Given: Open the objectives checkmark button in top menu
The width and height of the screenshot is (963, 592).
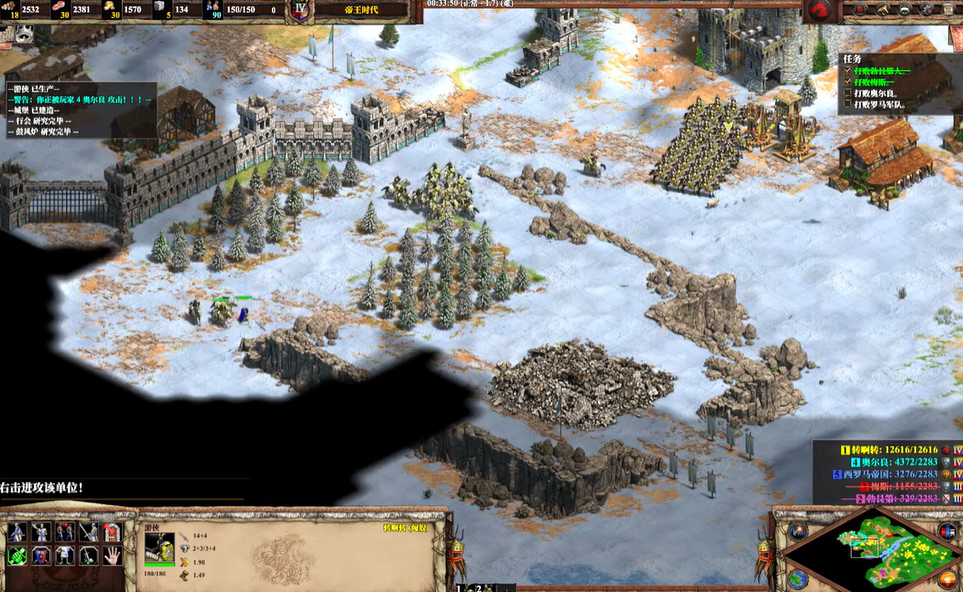Looking at the screenshot, I should tap(856, 10).
